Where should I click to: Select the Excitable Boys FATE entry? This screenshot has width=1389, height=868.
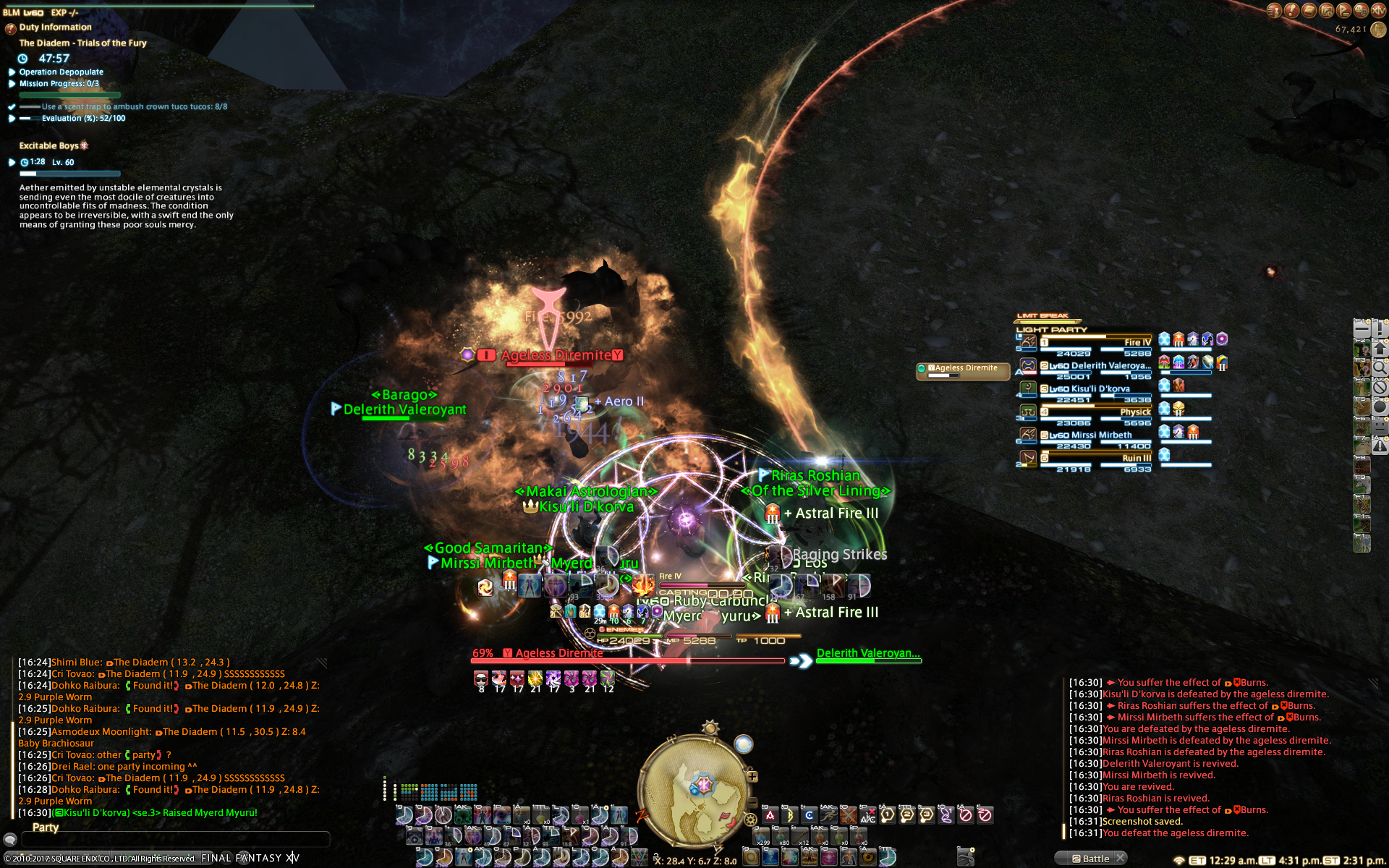click(49, 145)
